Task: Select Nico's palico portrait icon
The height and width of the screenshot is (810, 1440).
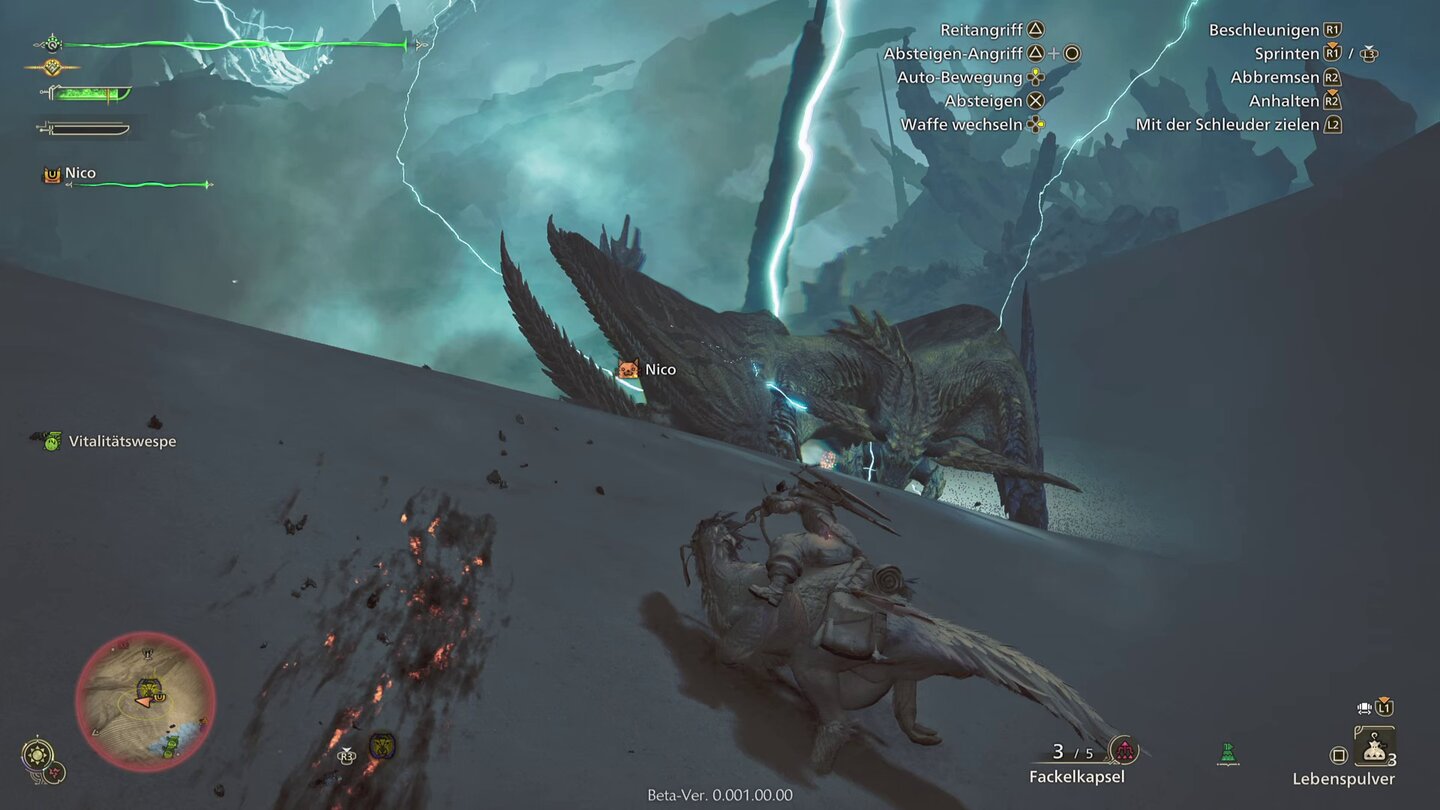Action: pyautogui.click(x=51, y=173)
